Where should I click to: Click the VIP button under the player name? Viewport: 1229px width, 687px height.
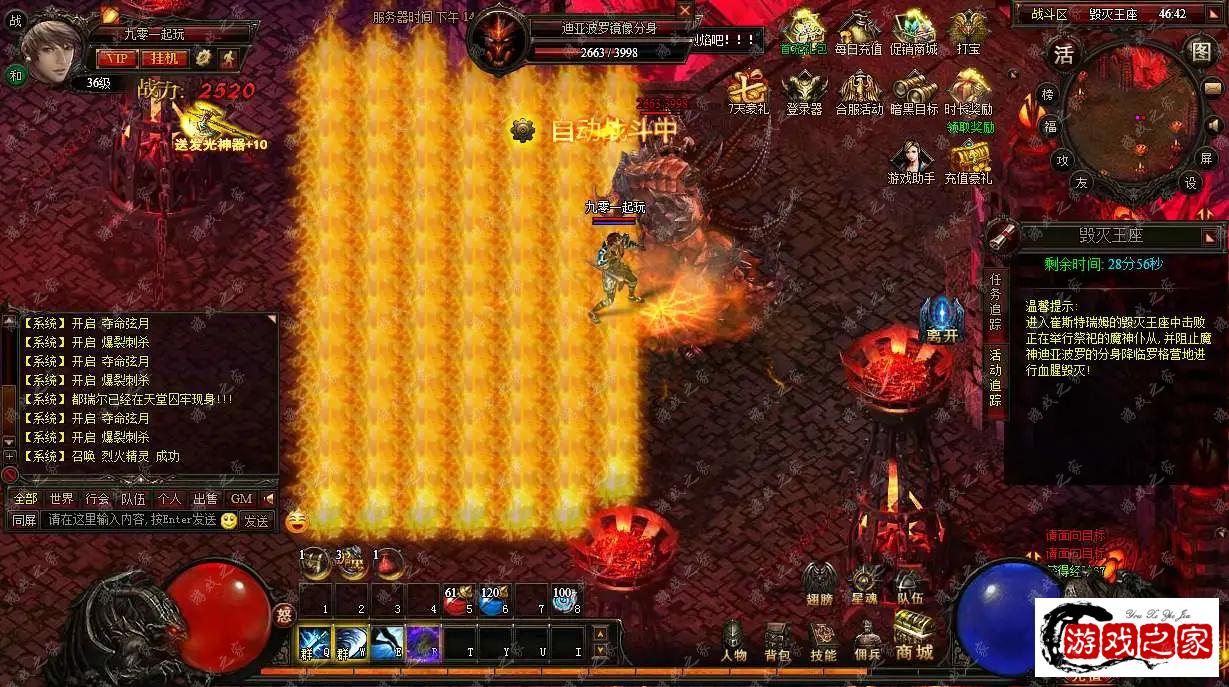click(118, 58)
